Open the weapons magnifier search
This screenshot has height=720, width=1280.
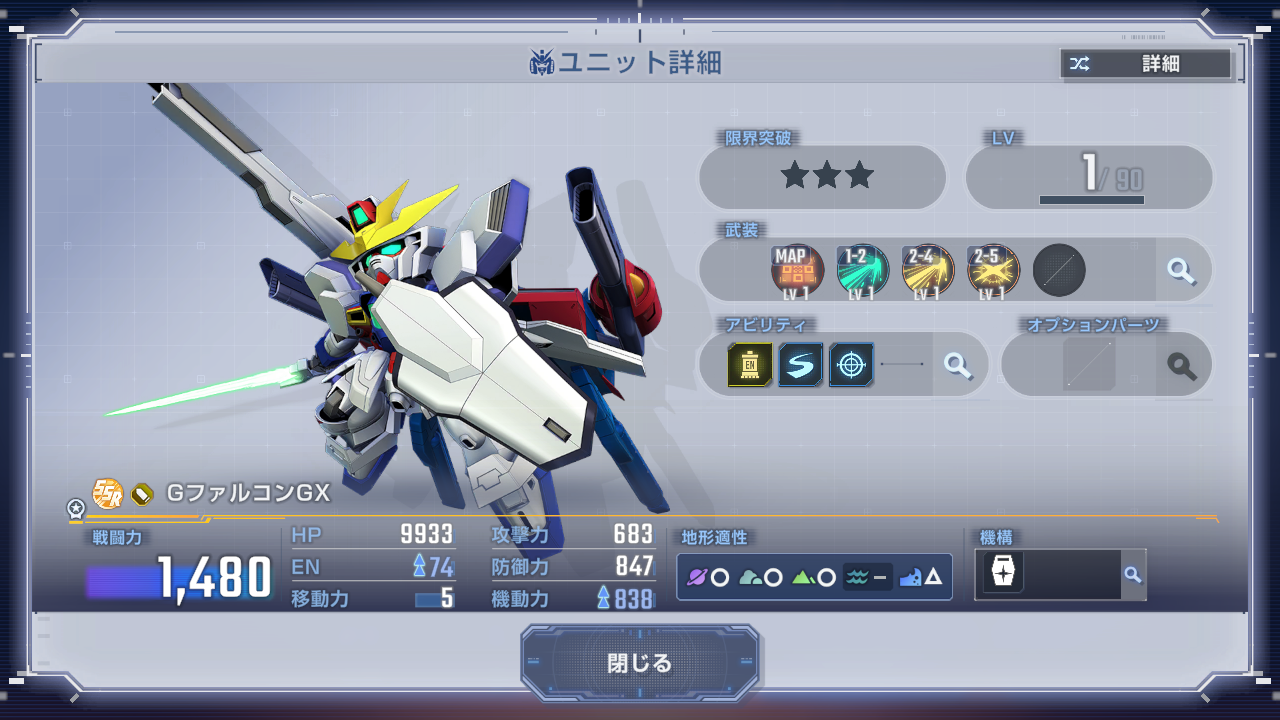tap(1182, 270)
